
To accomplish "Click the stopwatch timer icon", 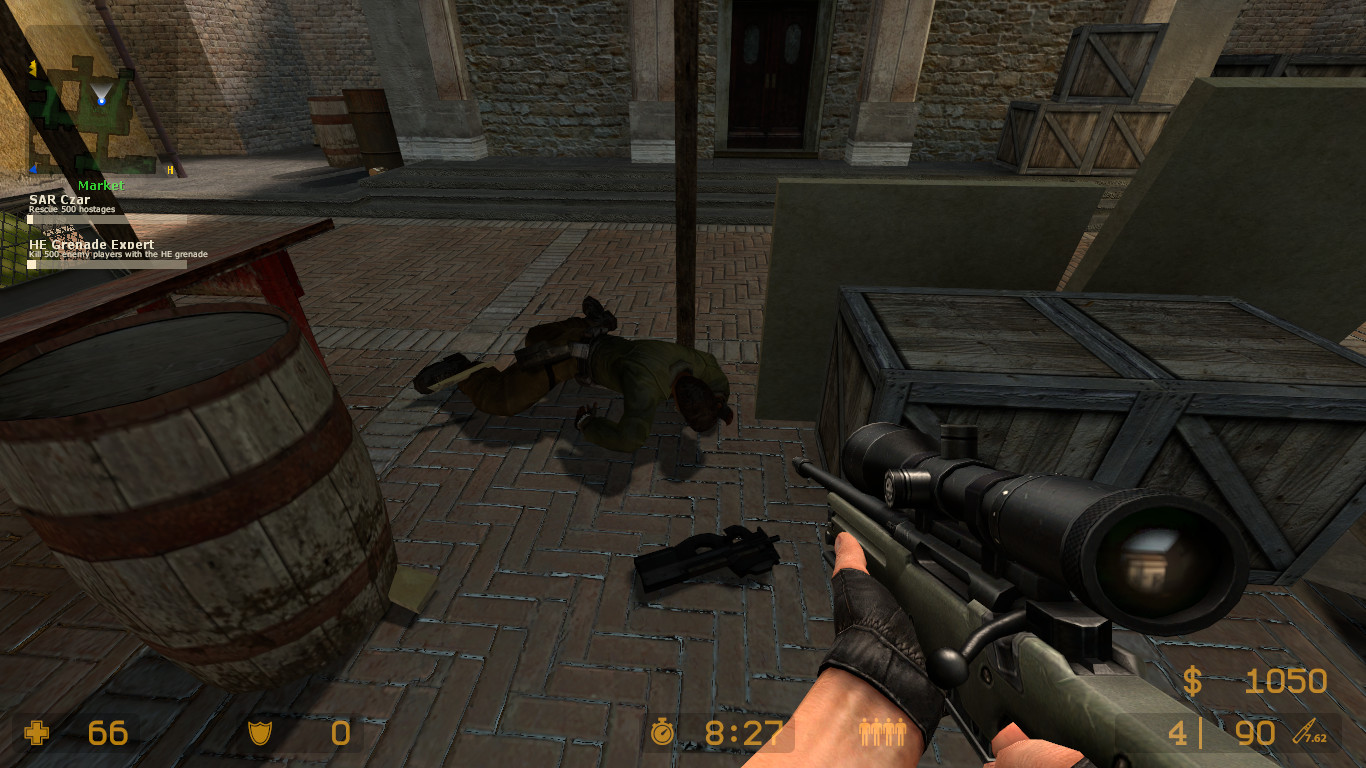I will [x=665, y=733].
